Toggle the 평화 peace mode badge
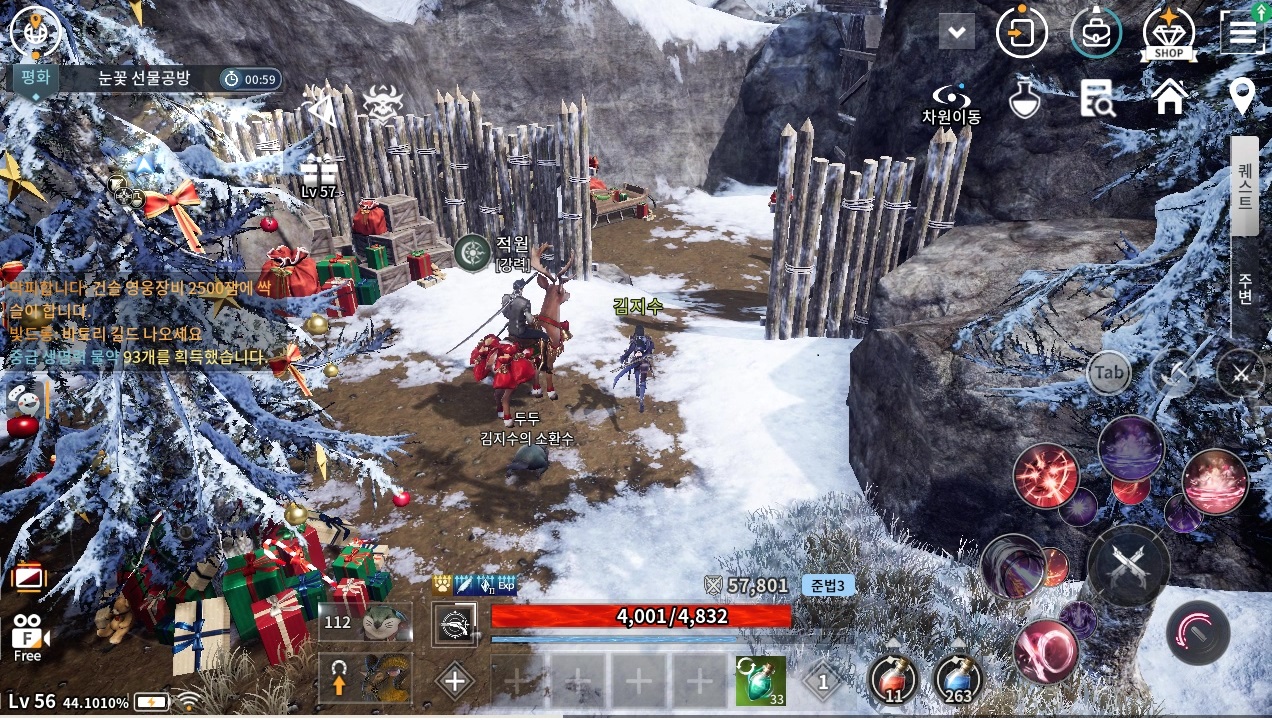The image size is (1272, 720). [x=35, y=78]
